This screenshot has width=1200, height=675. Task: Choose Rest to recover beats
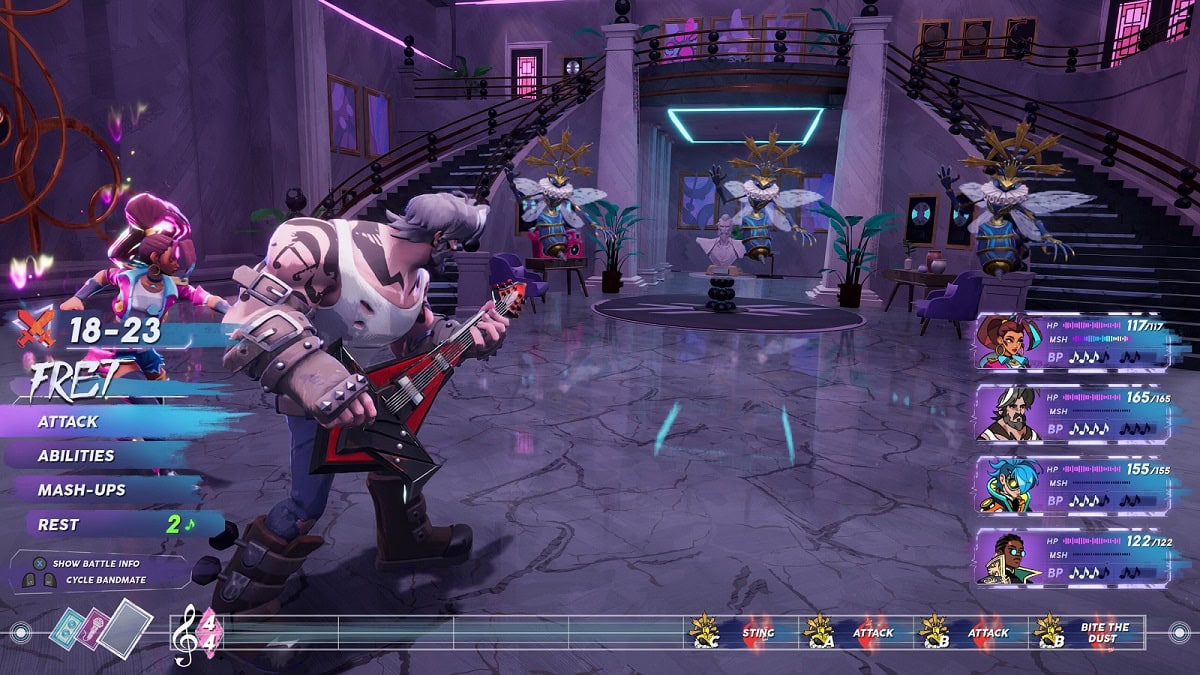click(x=60, y=524)
